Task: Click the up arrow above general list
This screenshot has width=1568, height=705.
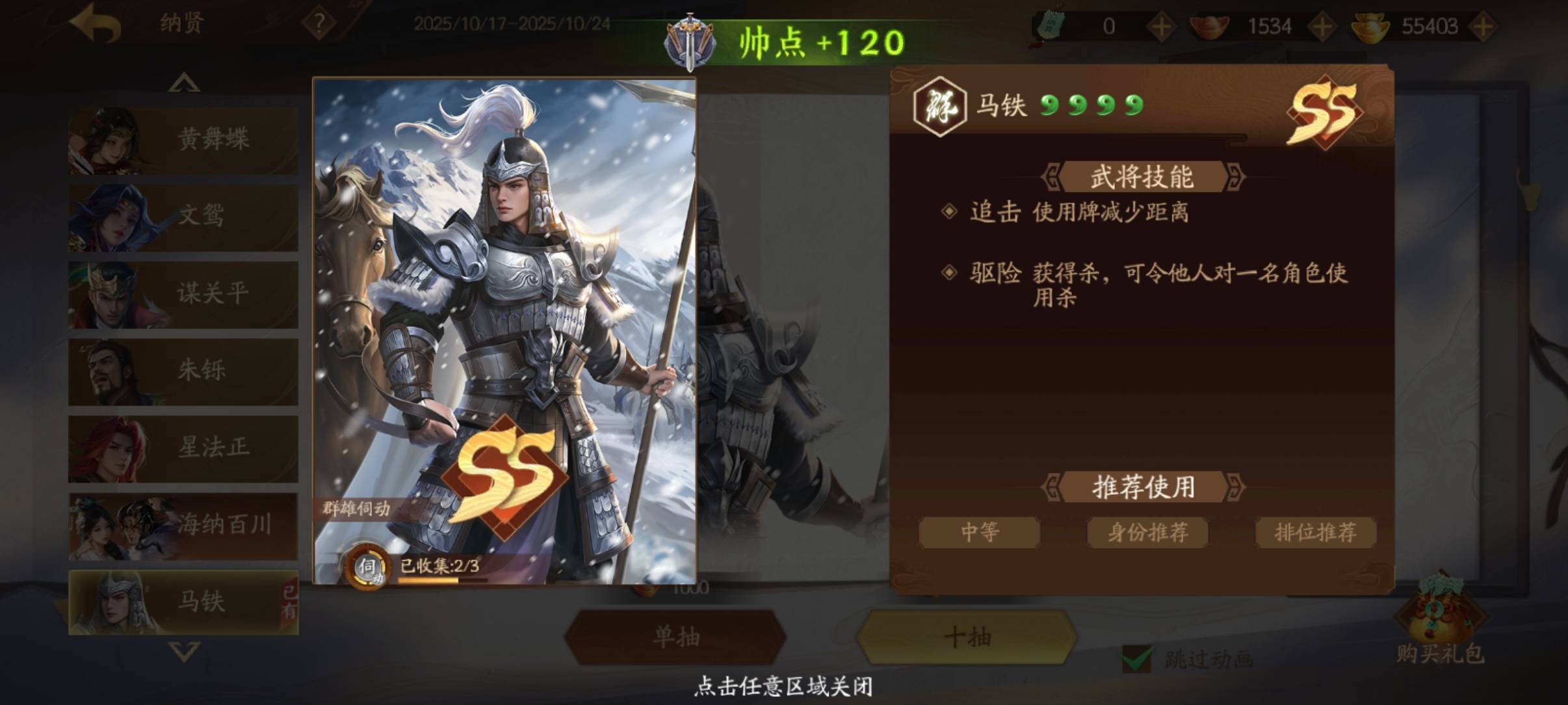Action: tap(184, 83)
